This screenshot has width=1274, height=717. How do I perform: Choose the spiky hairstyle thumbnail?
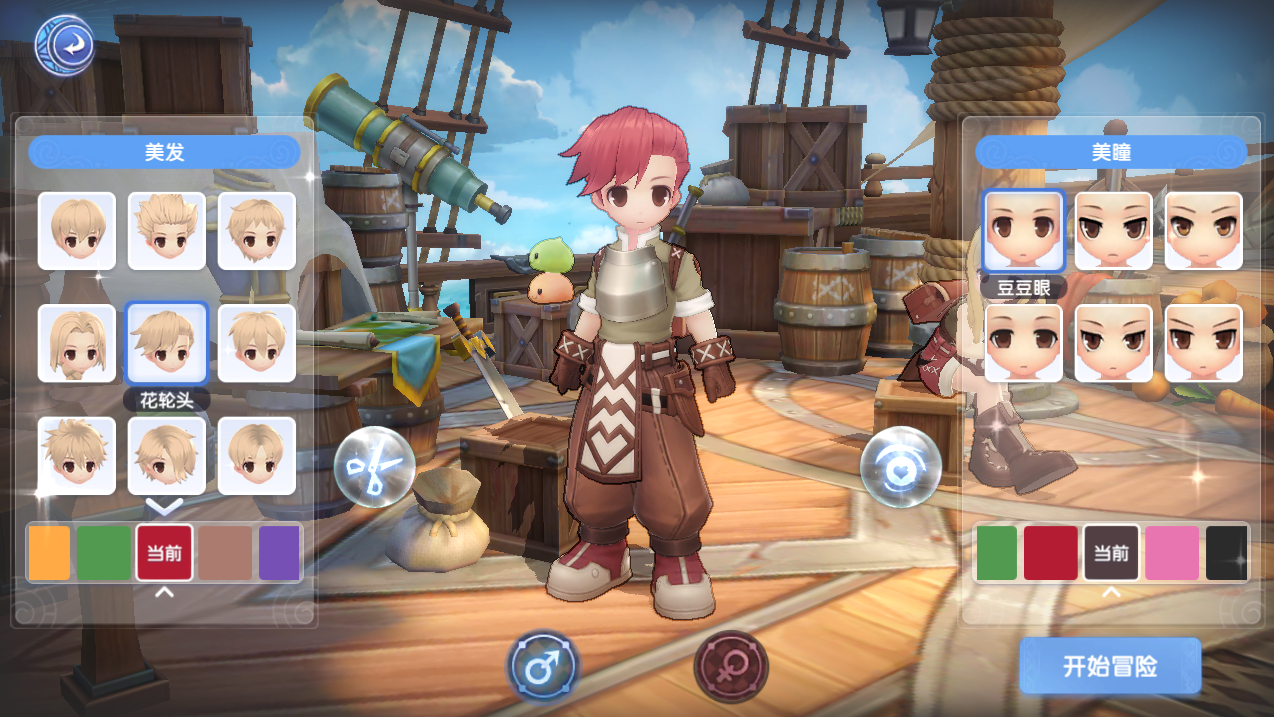pos(167,231)
